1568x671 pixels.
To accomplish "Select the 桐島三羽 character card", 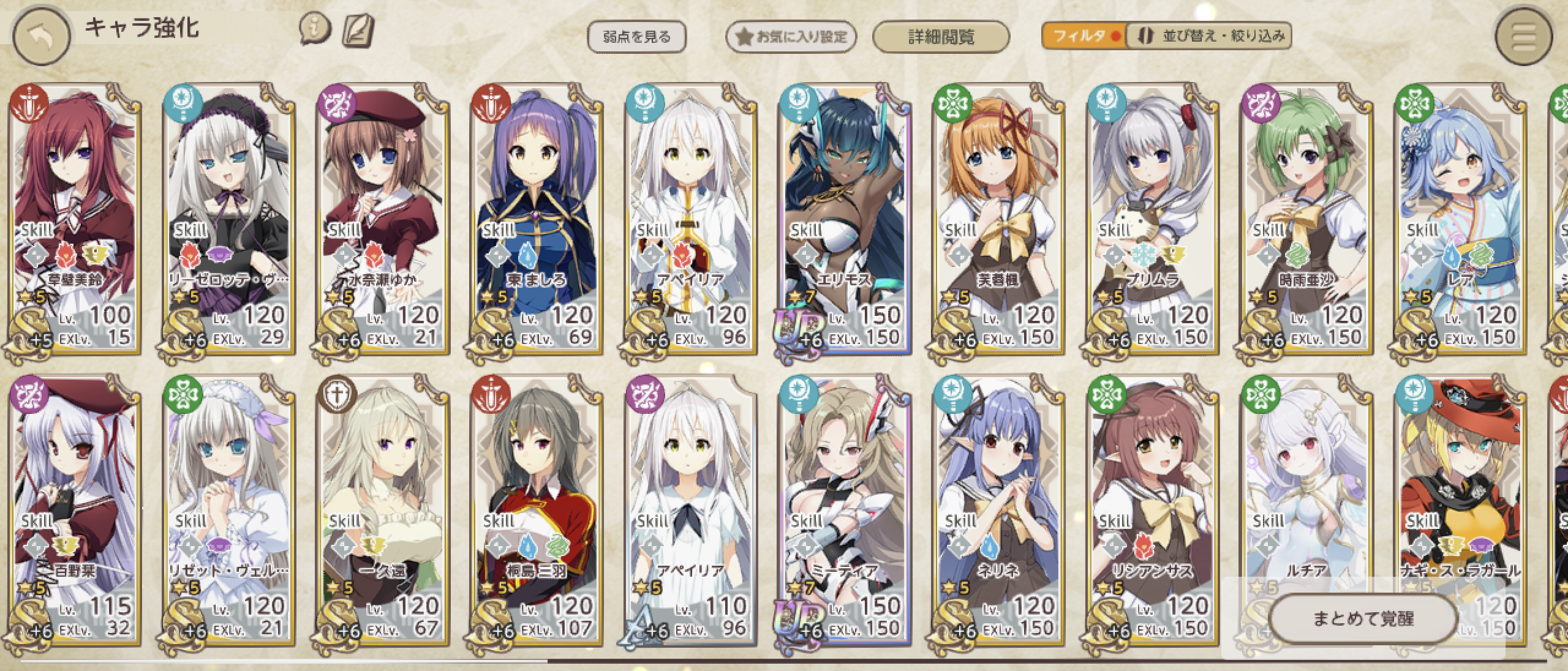I will point(537,511).
